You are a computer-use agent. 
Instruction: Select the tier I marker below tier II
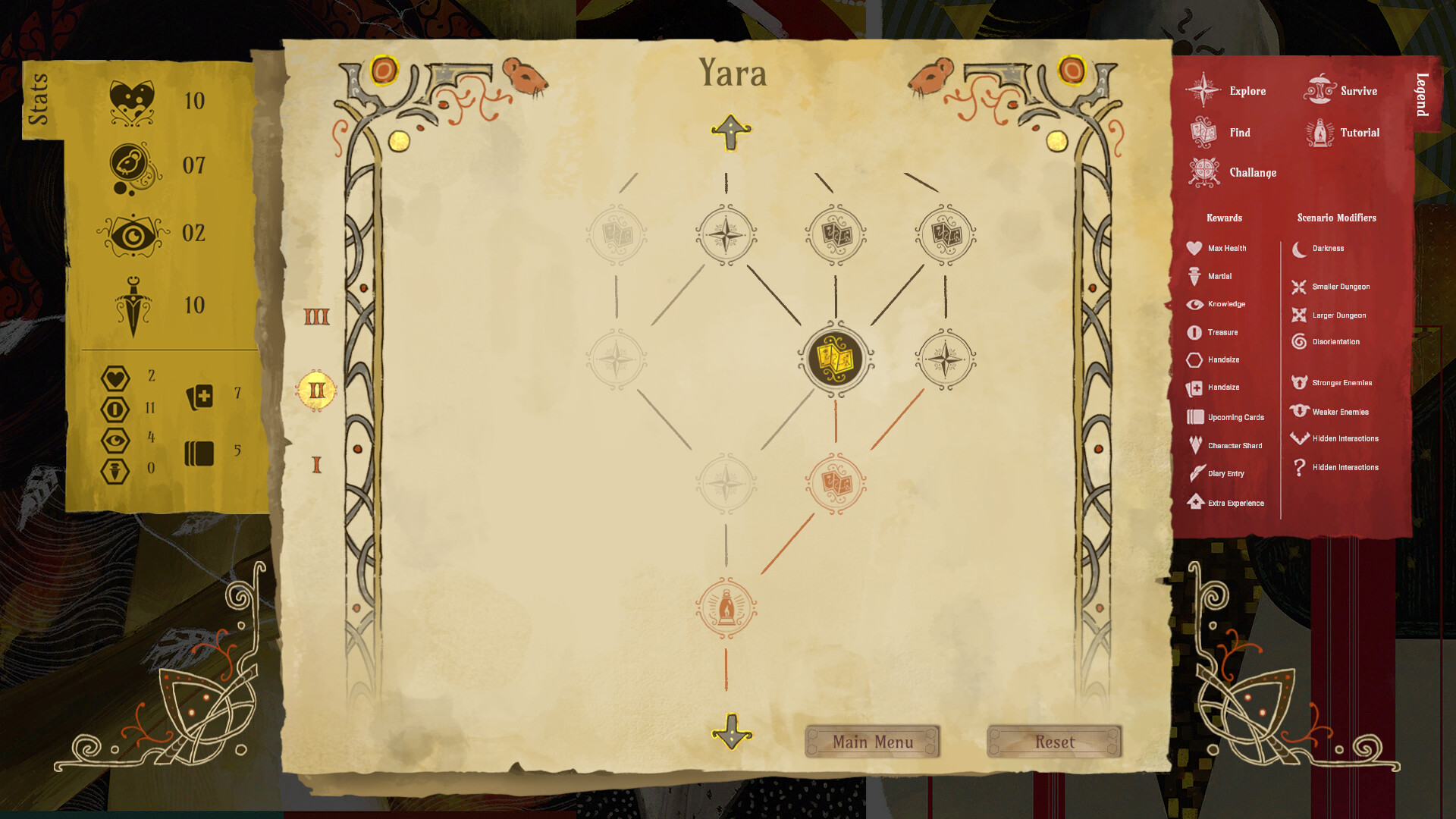tap(316, 463)
